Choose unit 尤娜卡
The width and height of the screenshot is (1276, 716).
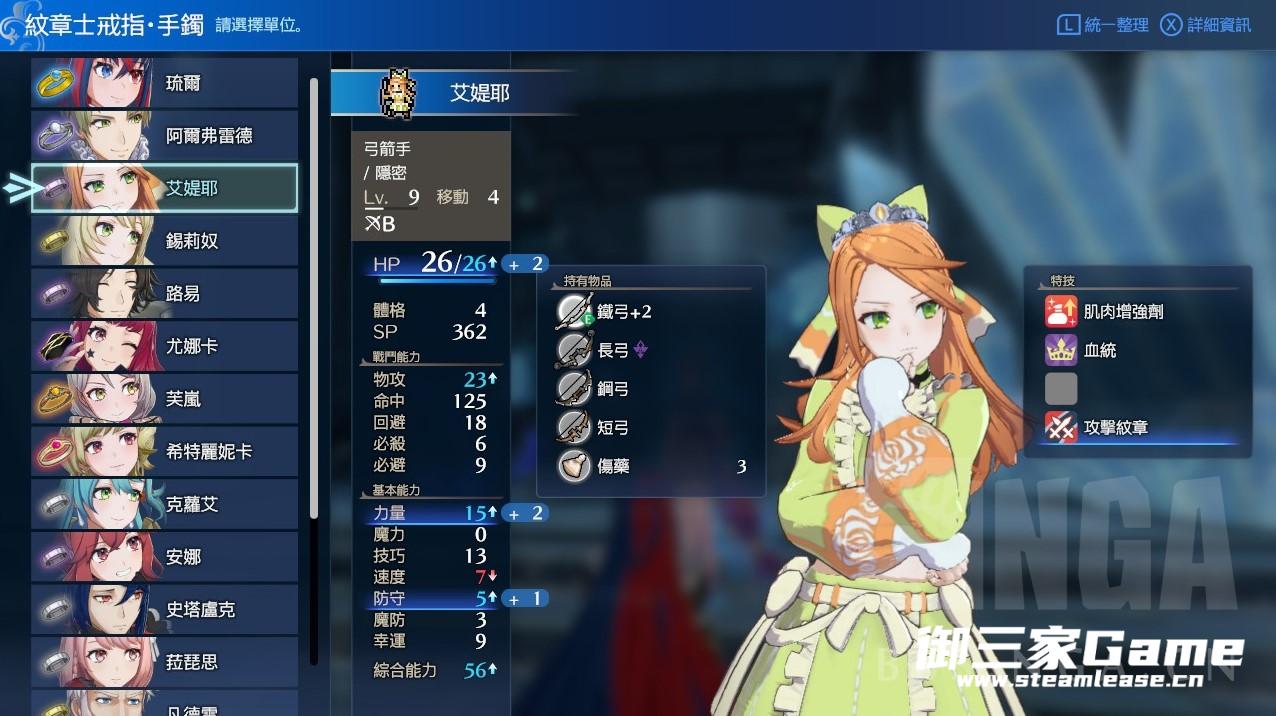[x=165, y=346]
